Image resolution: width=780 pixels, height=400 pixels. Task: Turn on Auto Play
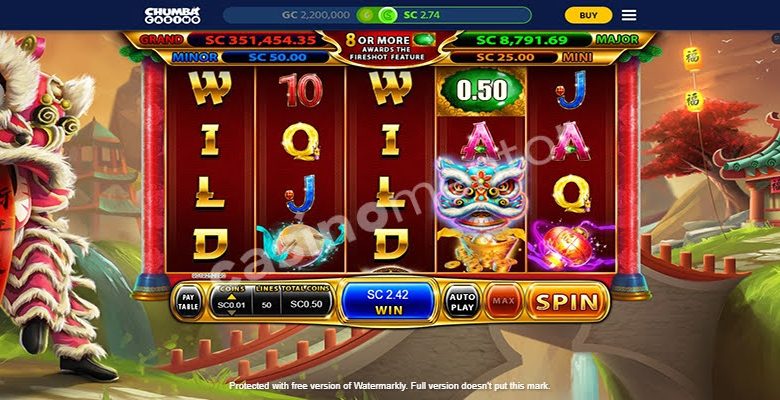click(461, 301)
